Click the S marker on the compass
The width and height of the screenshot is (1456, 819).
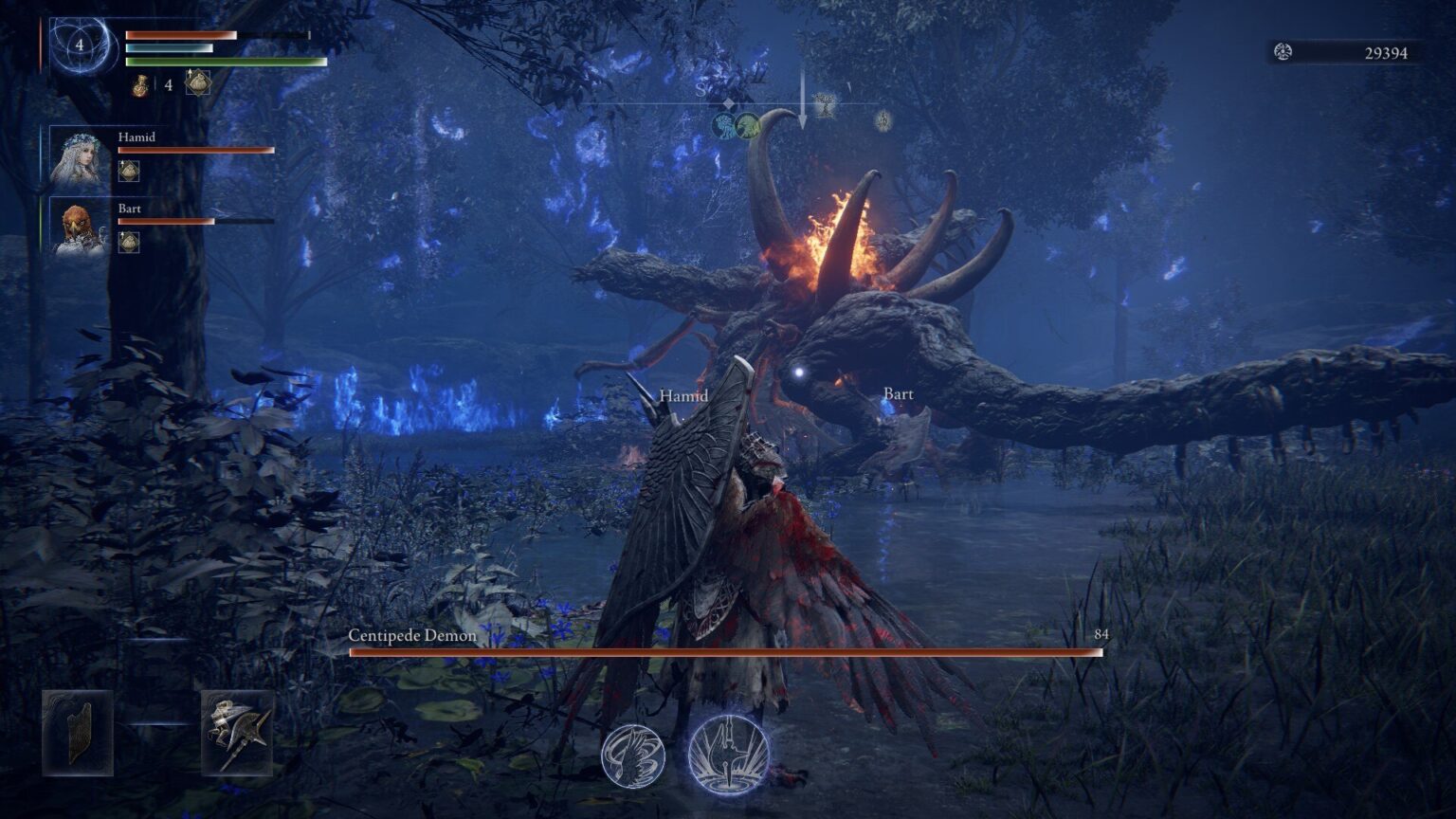tap(701, 88)
